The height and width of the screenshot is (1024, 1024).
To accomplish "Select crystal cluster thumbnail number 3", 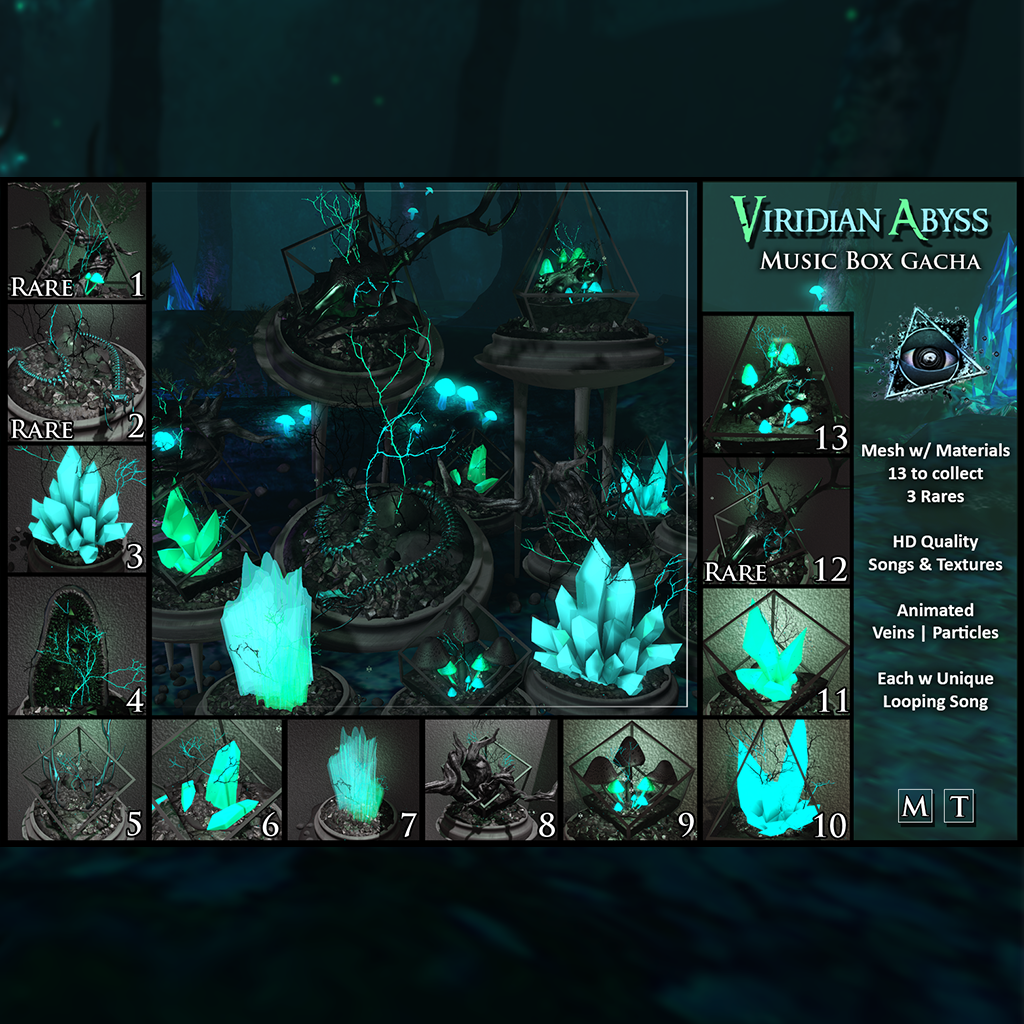I will pos(77,509).
